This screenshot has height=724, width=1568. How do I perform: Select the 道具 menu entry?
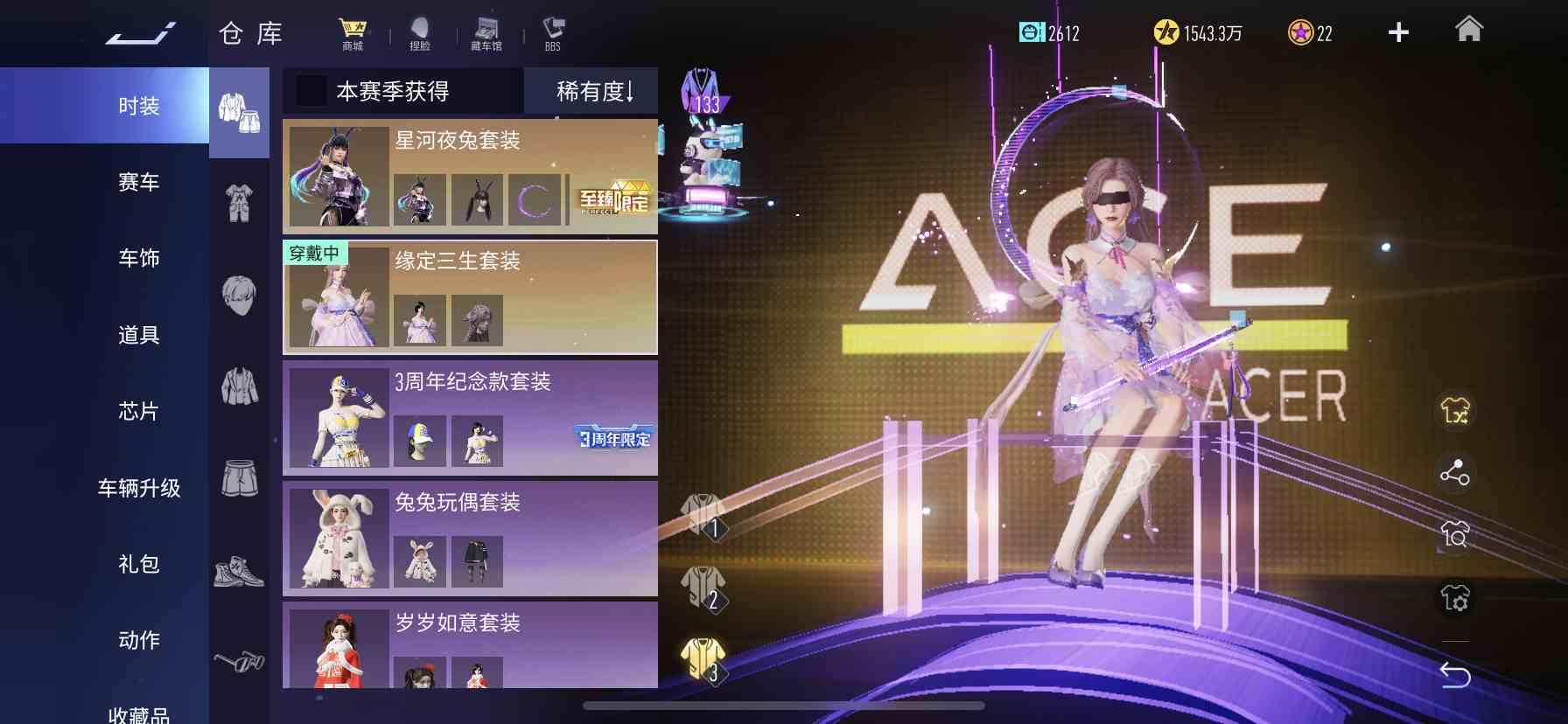[x=138, y=335]
